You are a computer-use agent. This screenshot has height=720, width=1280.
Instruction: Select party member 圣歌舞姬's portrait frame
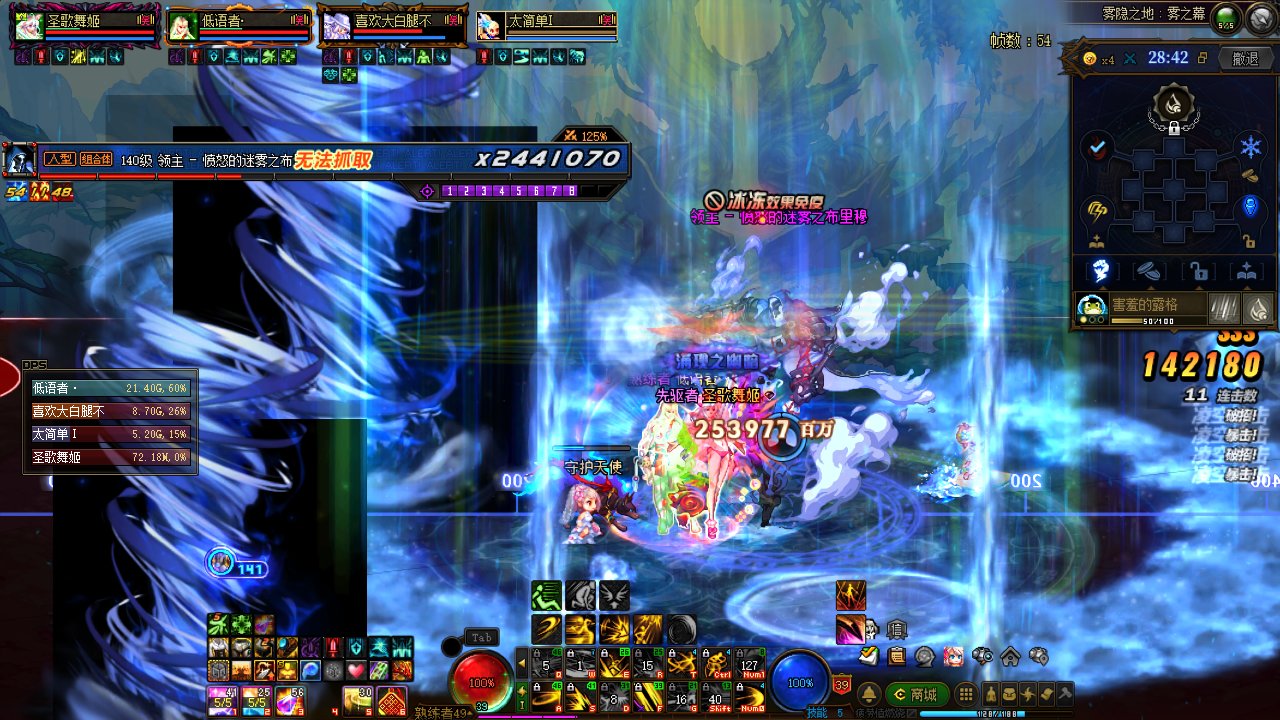tap(29, 26)
